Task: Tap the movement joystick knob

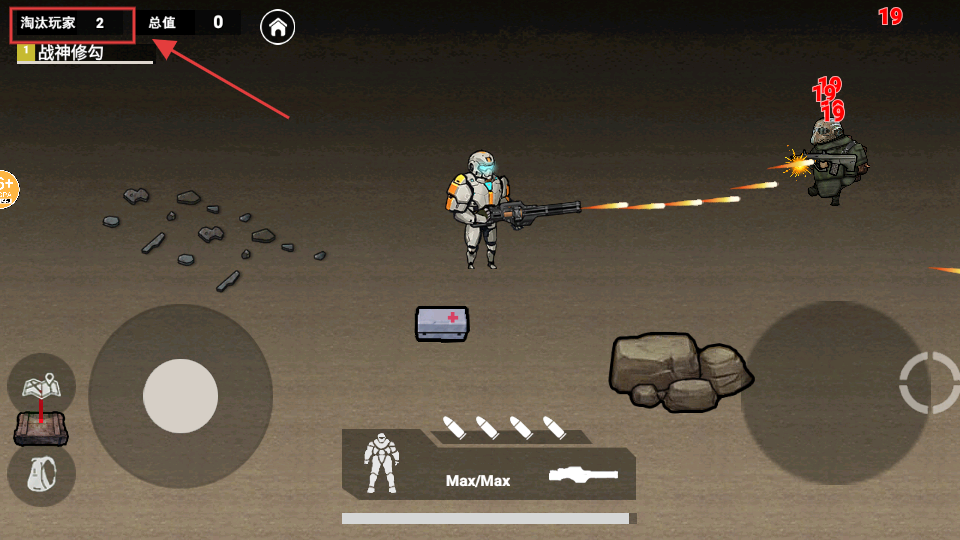Action: (180, 396)
